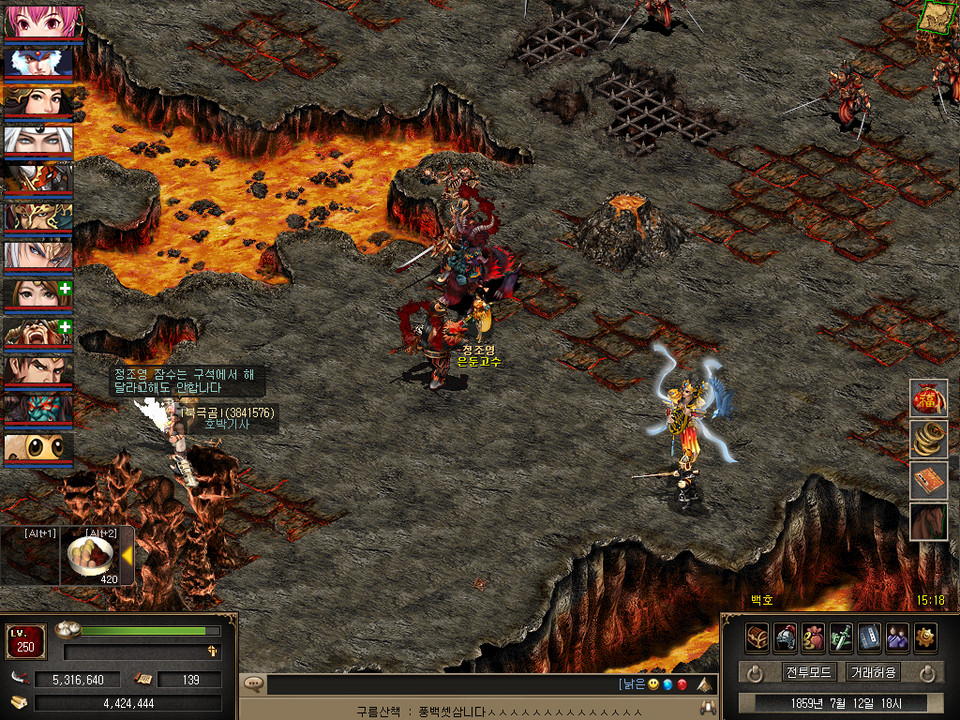This screenshot has width=960, height=720.
Task: Open the speech bubble chat button
Action: coord(254,685)
